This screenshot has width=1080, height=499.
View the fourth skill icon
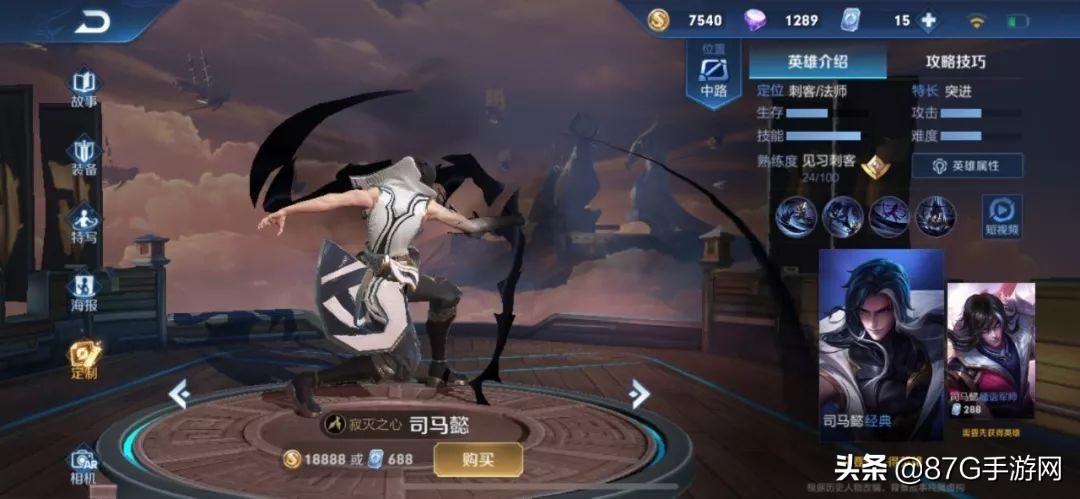click(936, 215)
